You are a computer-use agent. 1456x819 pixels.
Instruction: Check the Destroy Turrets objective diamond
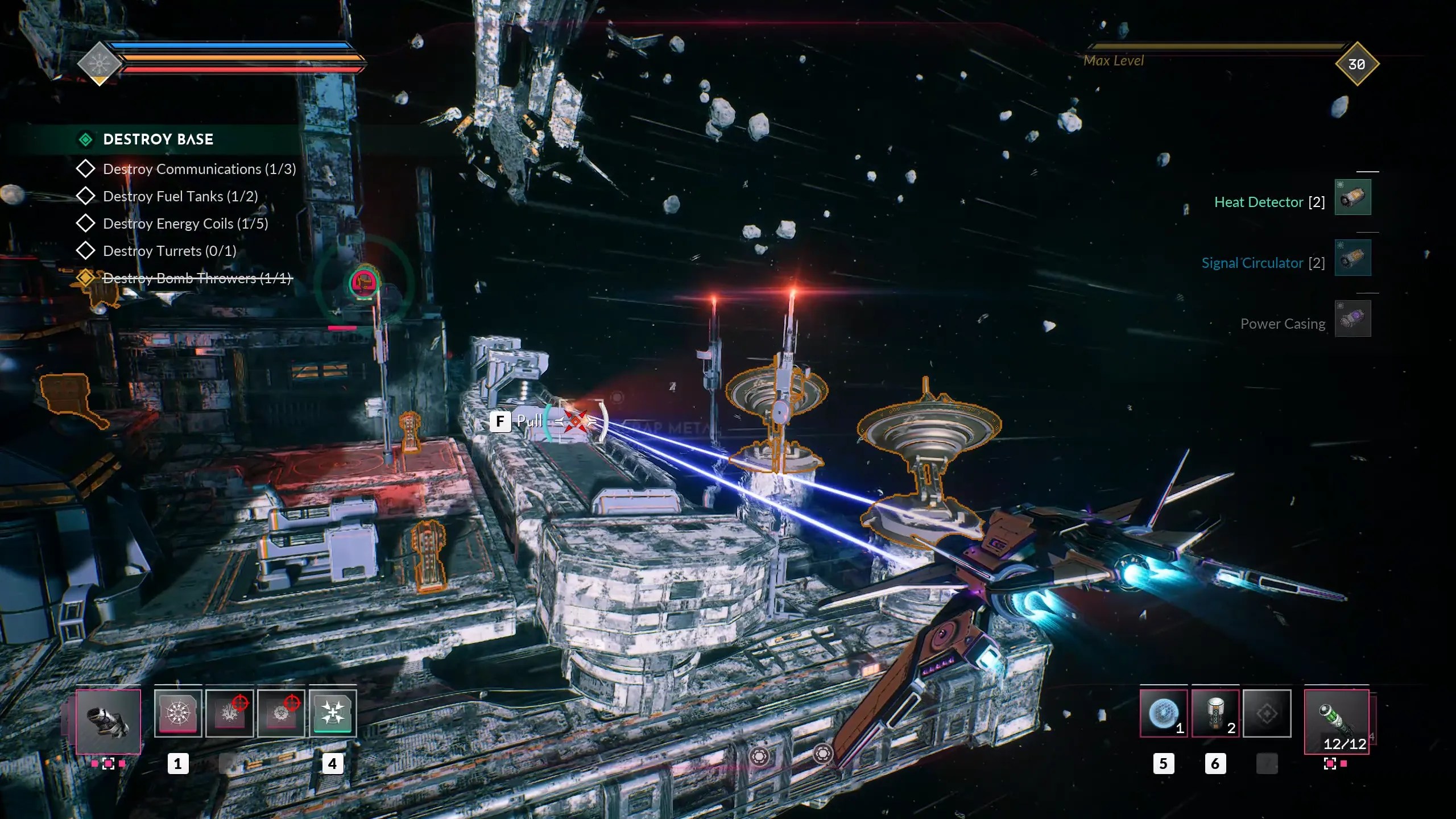[x=86, y=250]
